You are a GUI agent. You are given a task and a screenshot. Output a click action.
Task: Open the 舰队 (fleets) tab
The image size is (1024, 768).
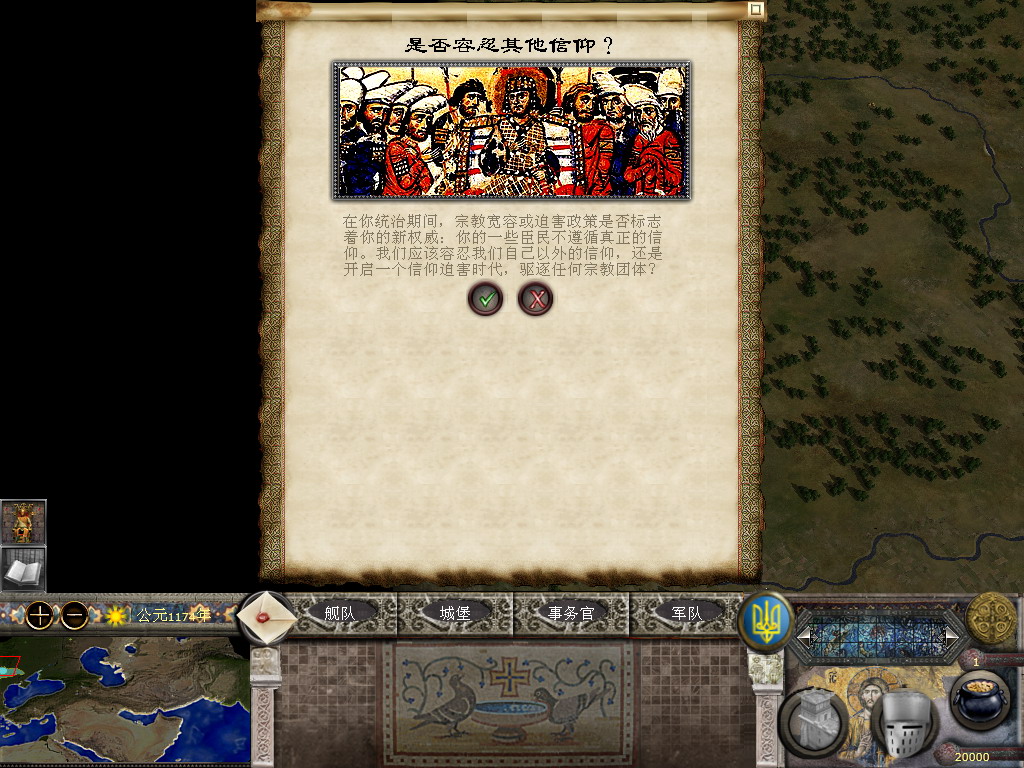pyautogui.click(x=339, y=613)
